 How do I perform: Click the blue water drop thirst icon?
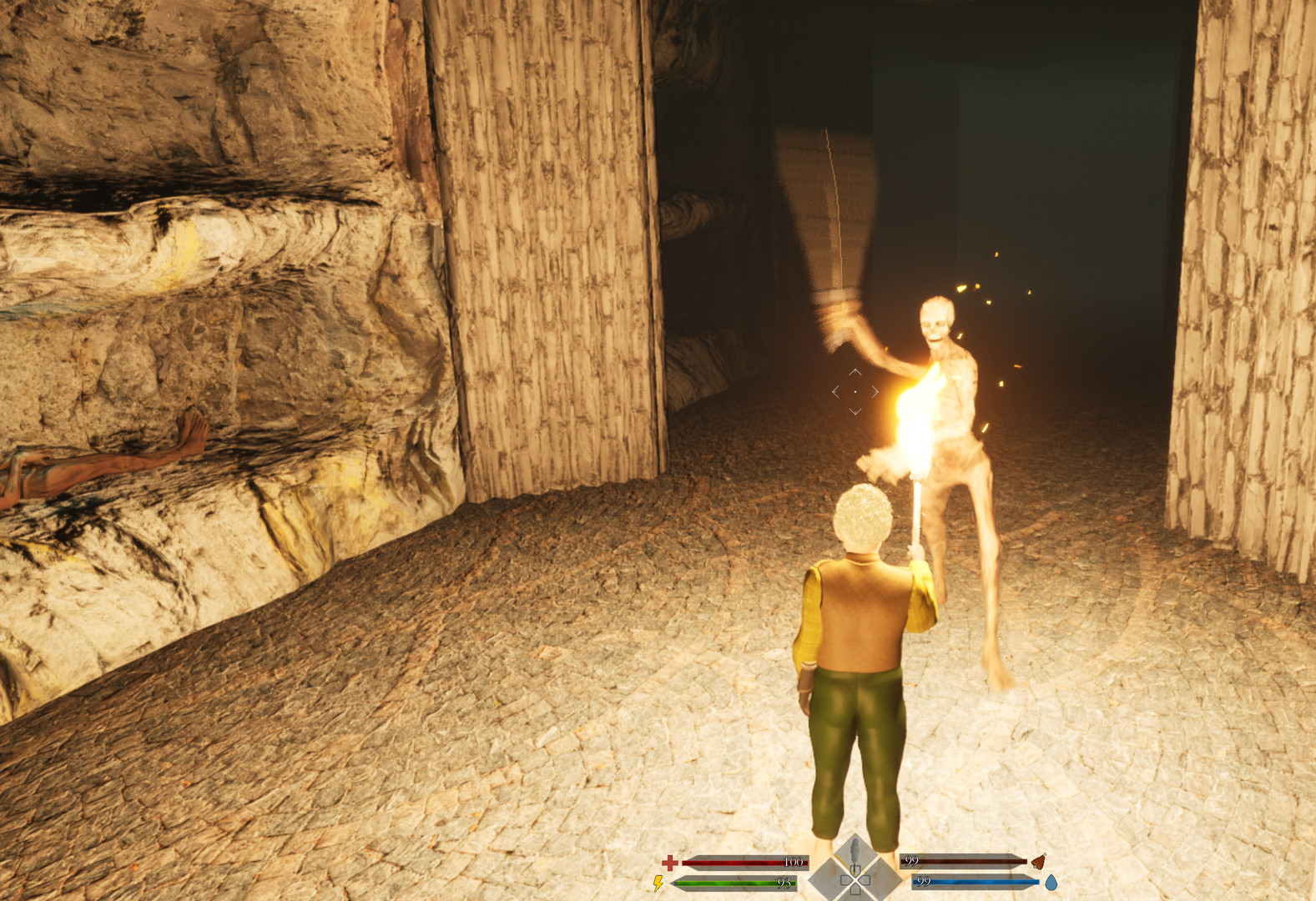pos(1052,883)
